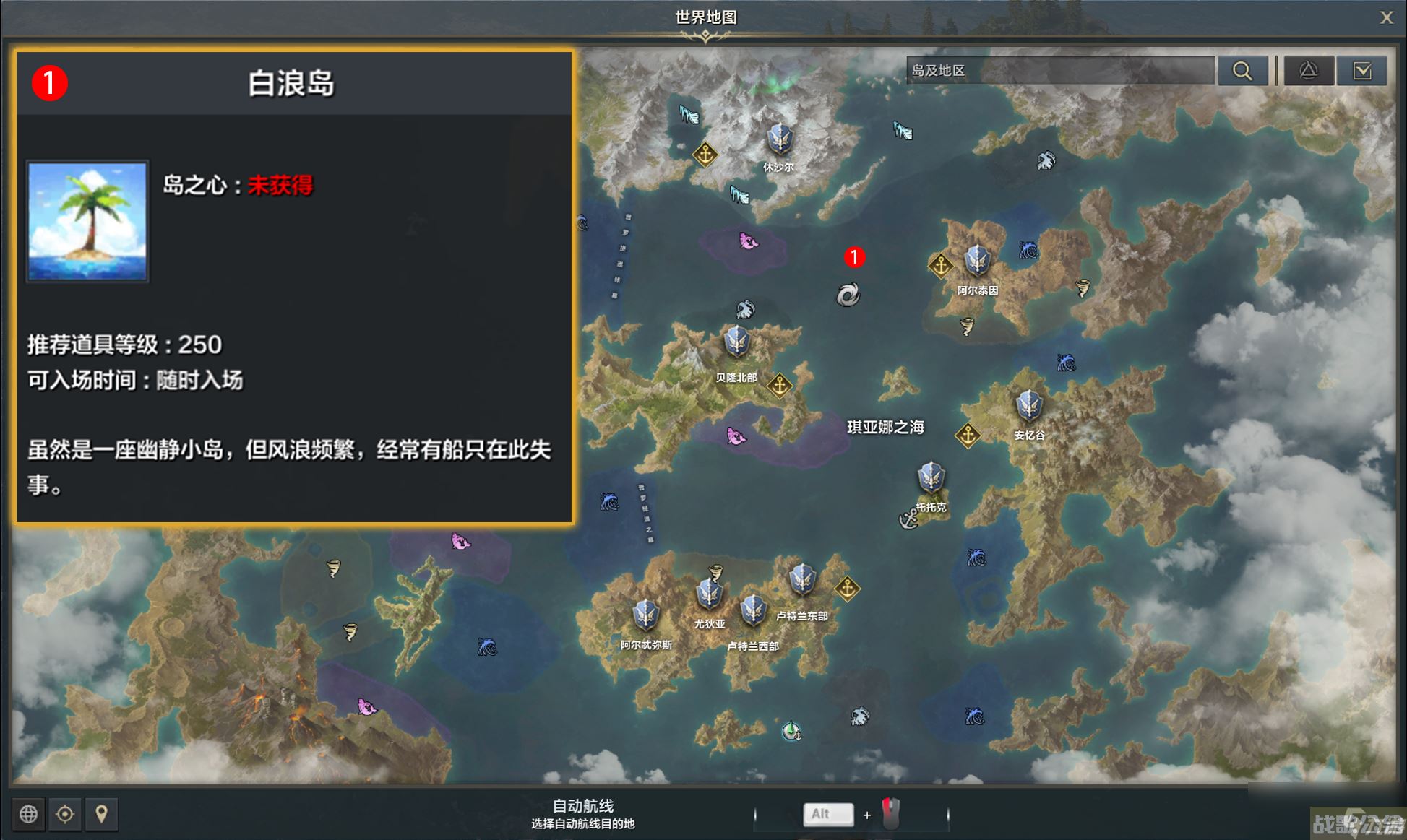
Task: Open the checkbox filter panel icon
Action: (x=1363, y=70)
